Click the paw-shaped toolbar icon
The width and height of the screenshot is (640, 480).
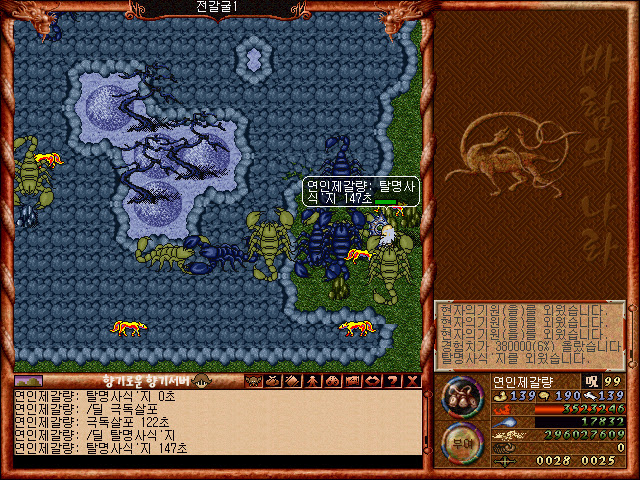click(x=333, y=381)
